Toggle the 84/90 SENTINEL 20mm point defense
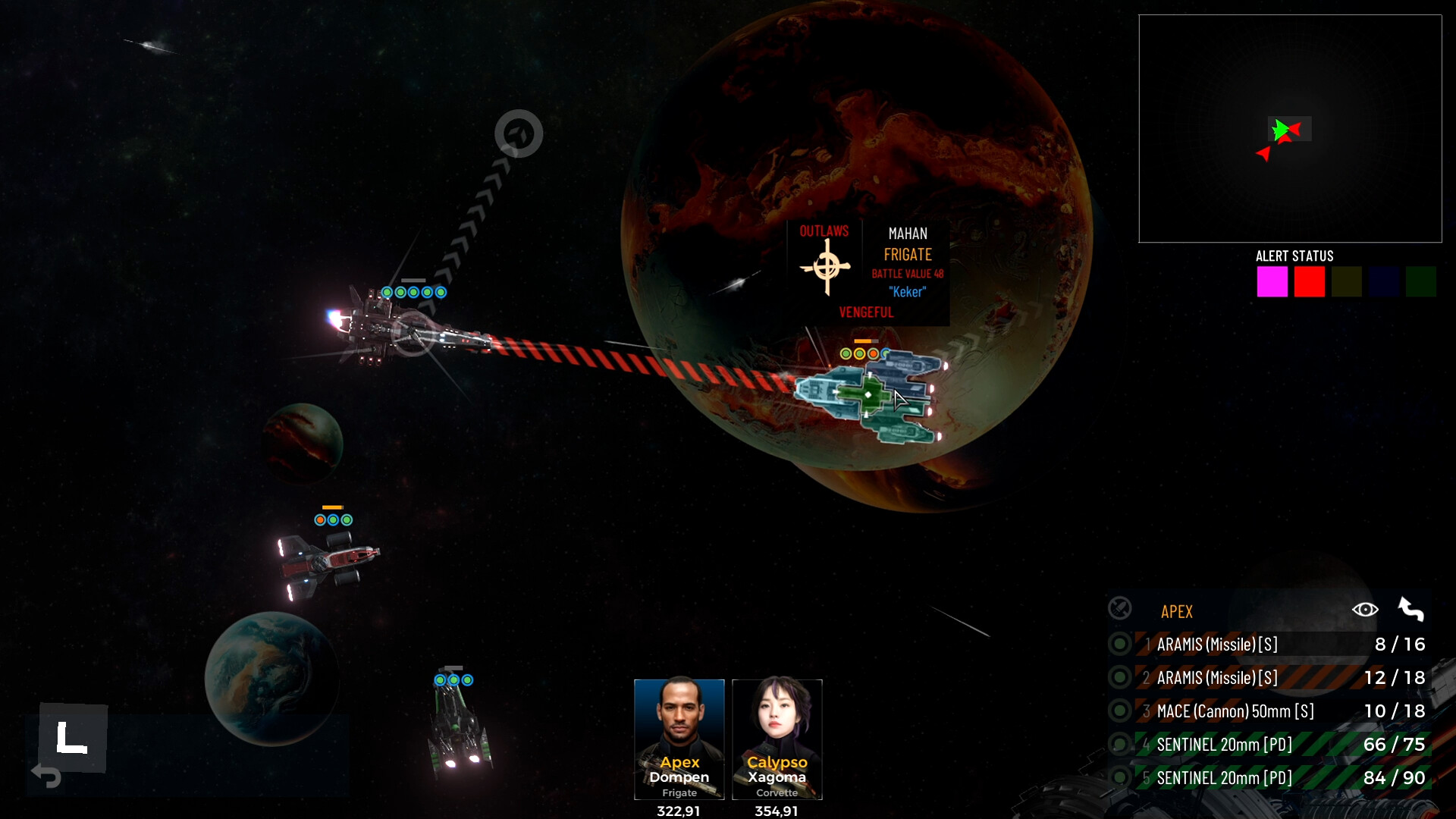The width and height of the screenshot is (1456, 819). [1119, 777]
